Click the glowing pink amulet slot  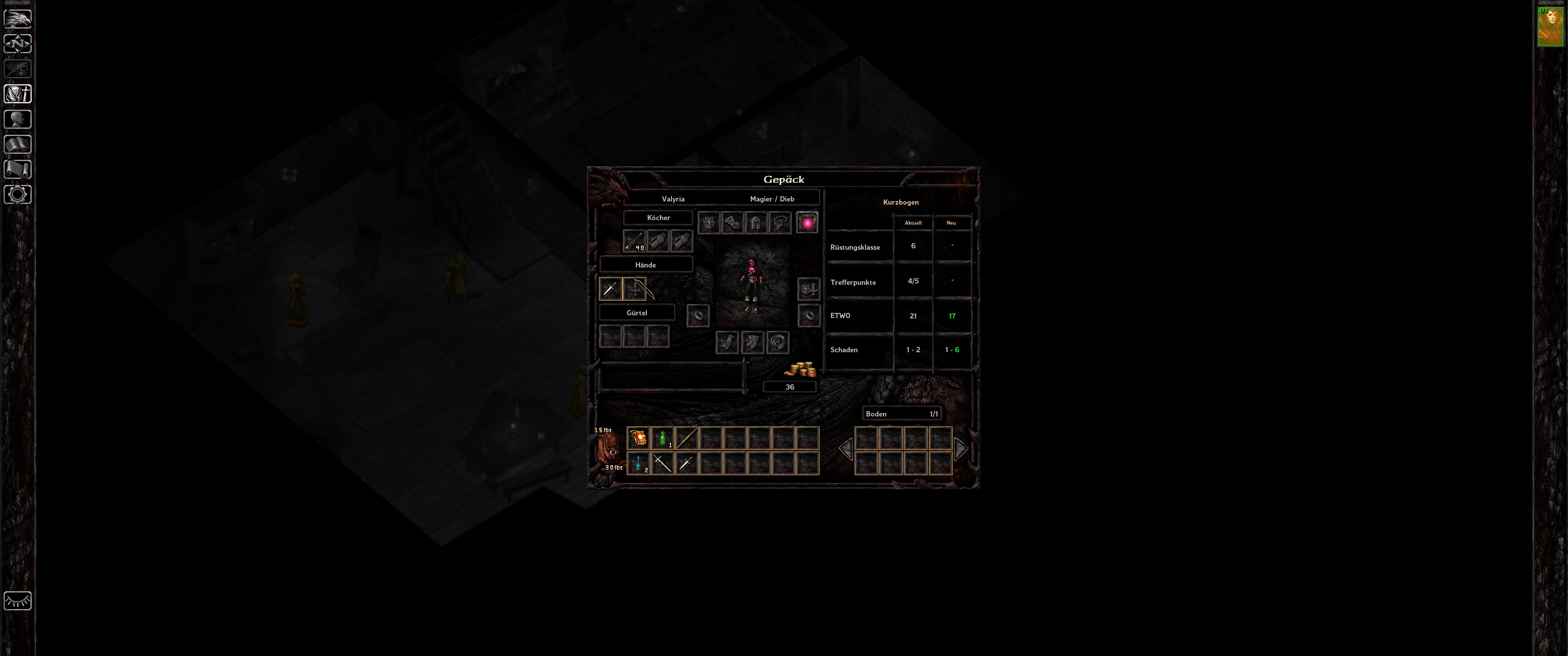(808, 223)
